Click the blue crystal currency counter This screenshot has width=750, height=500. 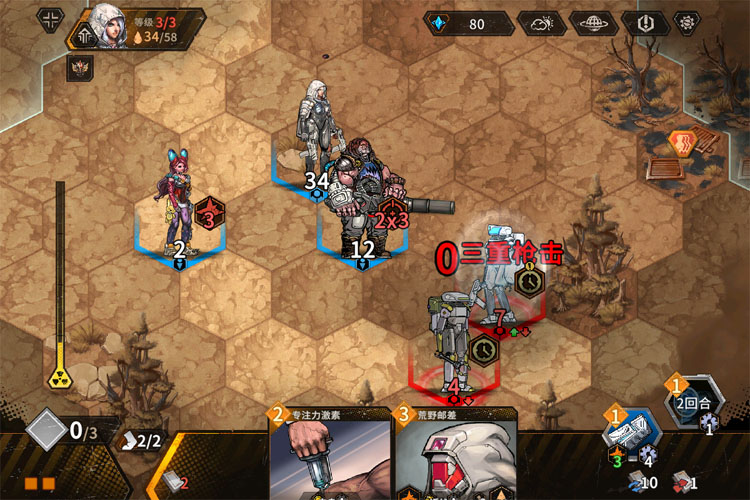click(470, 23)
